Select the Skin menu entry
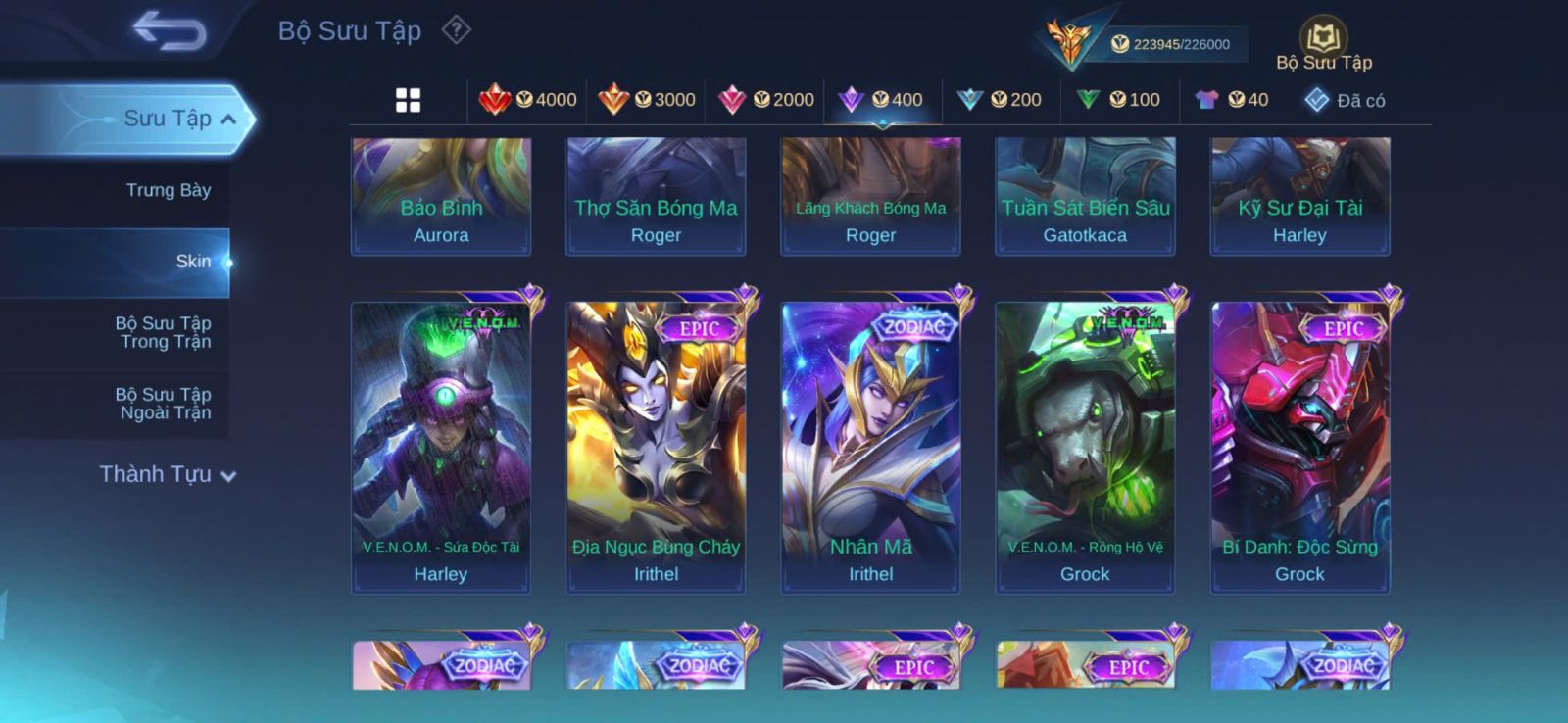The height and width of the screenshot is (723, 1568). point(192,262)
